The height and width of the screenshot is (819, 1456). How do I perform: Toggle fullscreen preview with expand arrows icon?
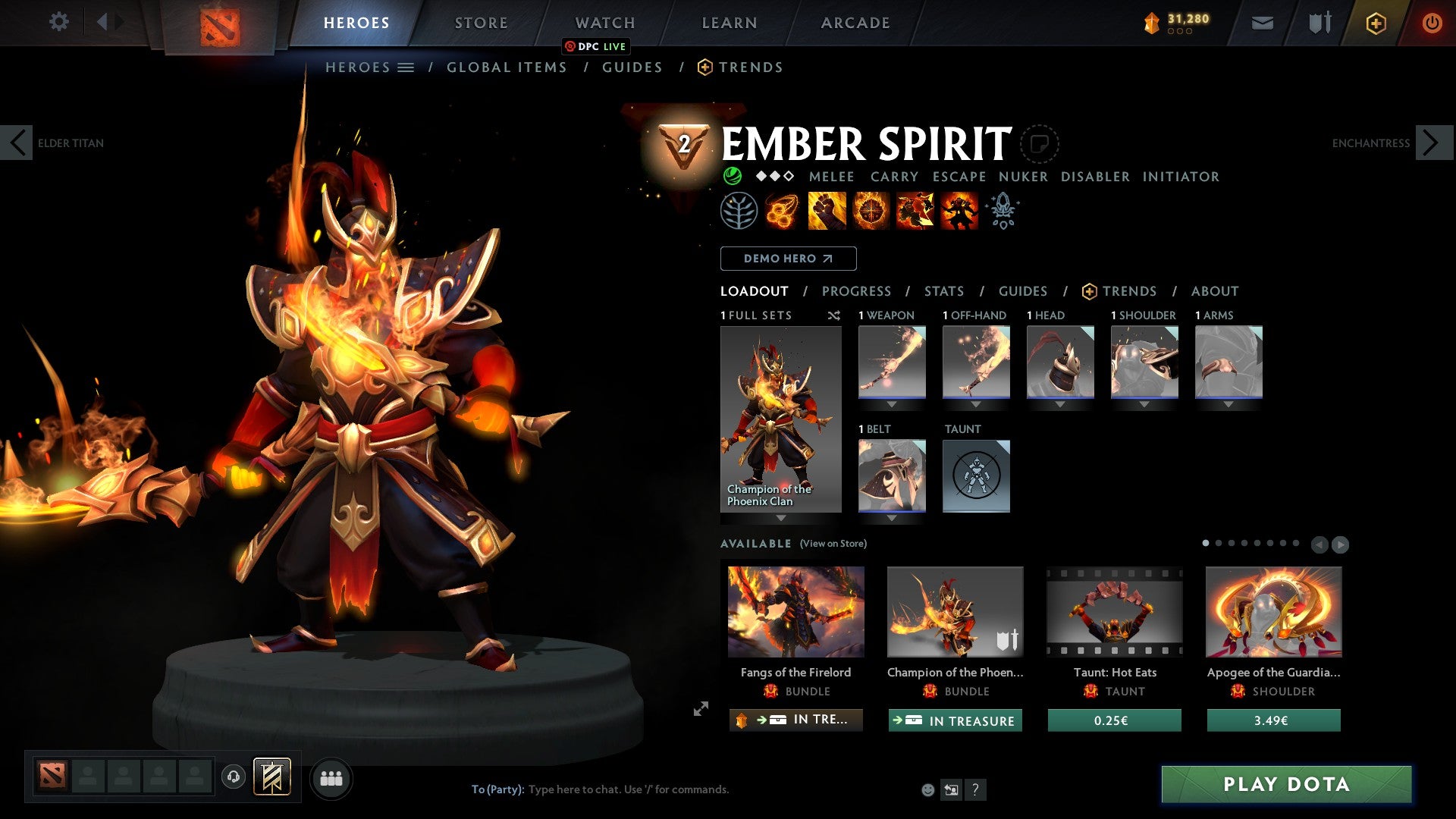(700, 709)
